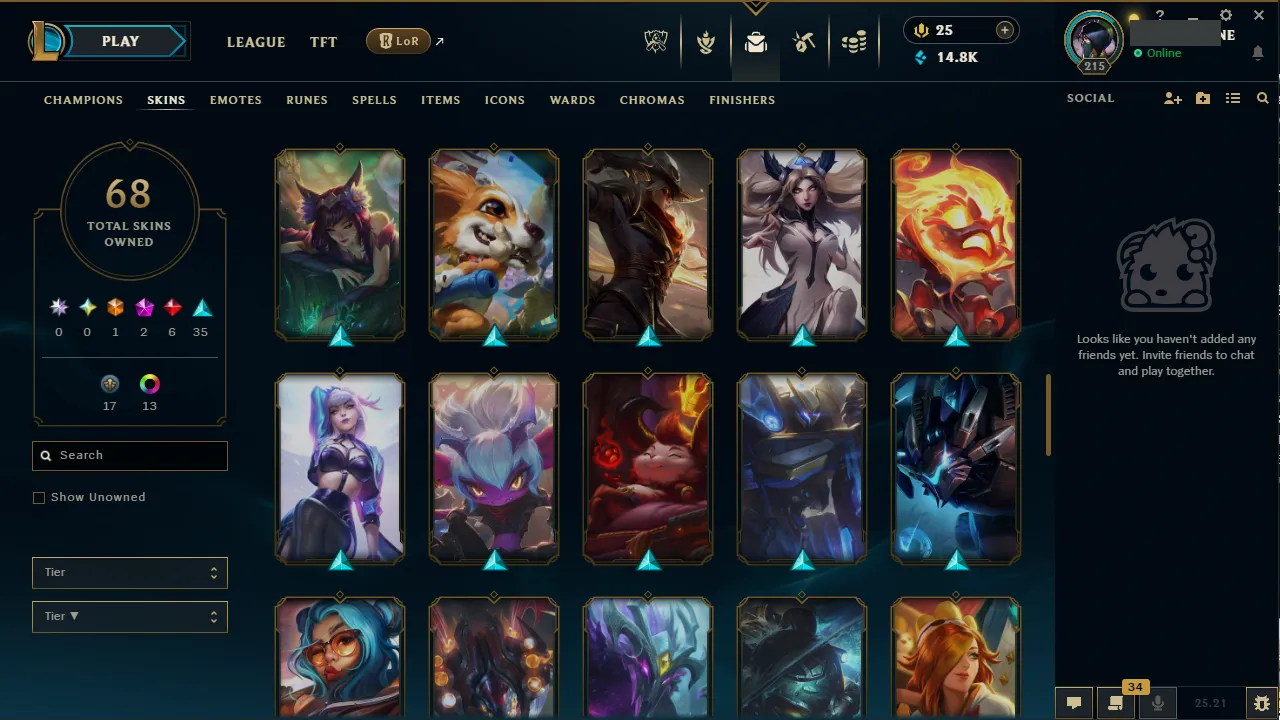Click the buddy list icon in Social panel
The image size is (1280, 720).
[x=1234, y=98]
